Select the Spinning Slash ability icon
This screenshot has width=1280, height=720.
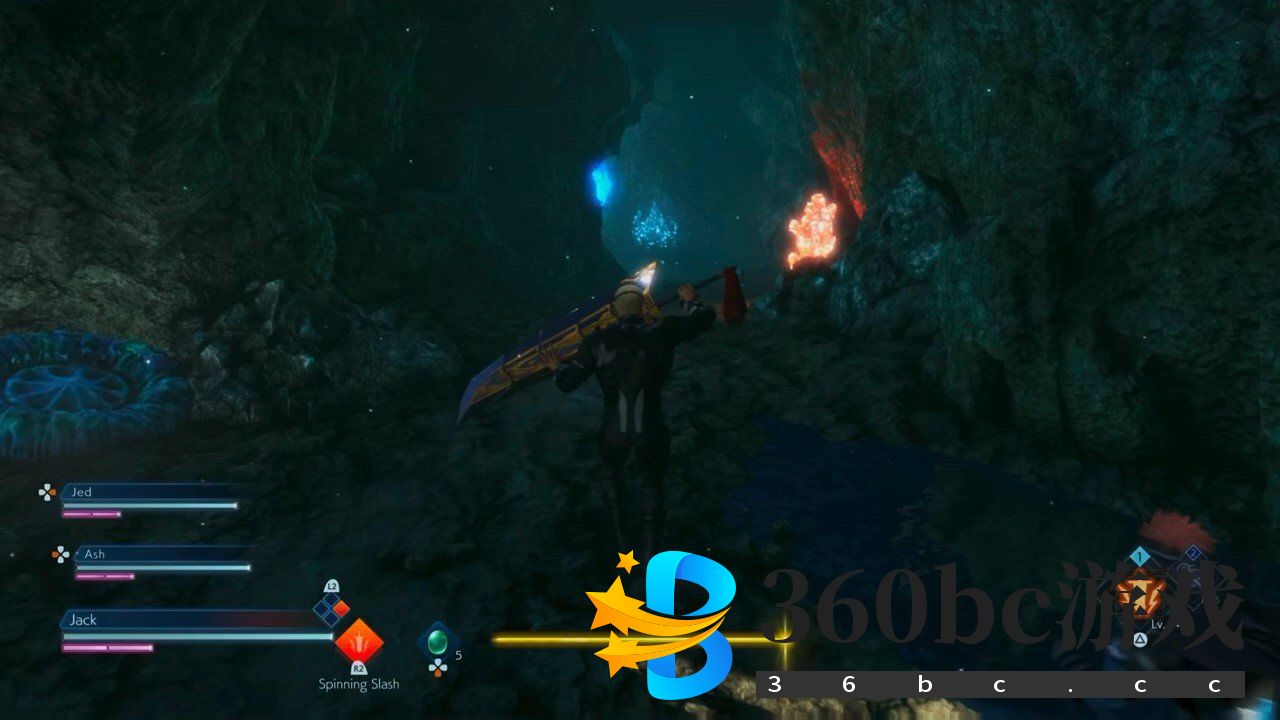tap(358, 642)
